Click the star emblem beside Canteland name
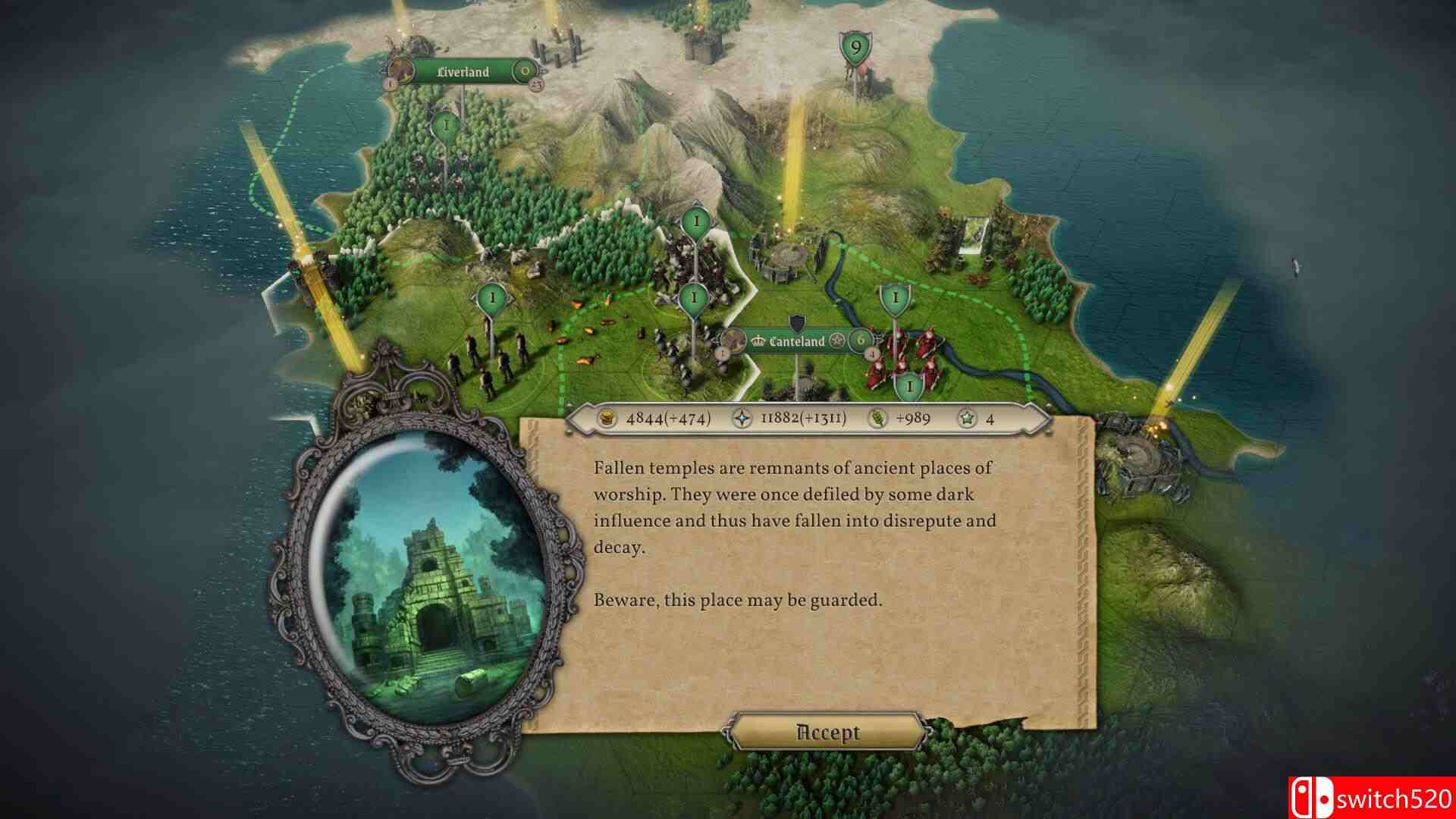The width and height of the screenshot is (1456, 819). 836,341
